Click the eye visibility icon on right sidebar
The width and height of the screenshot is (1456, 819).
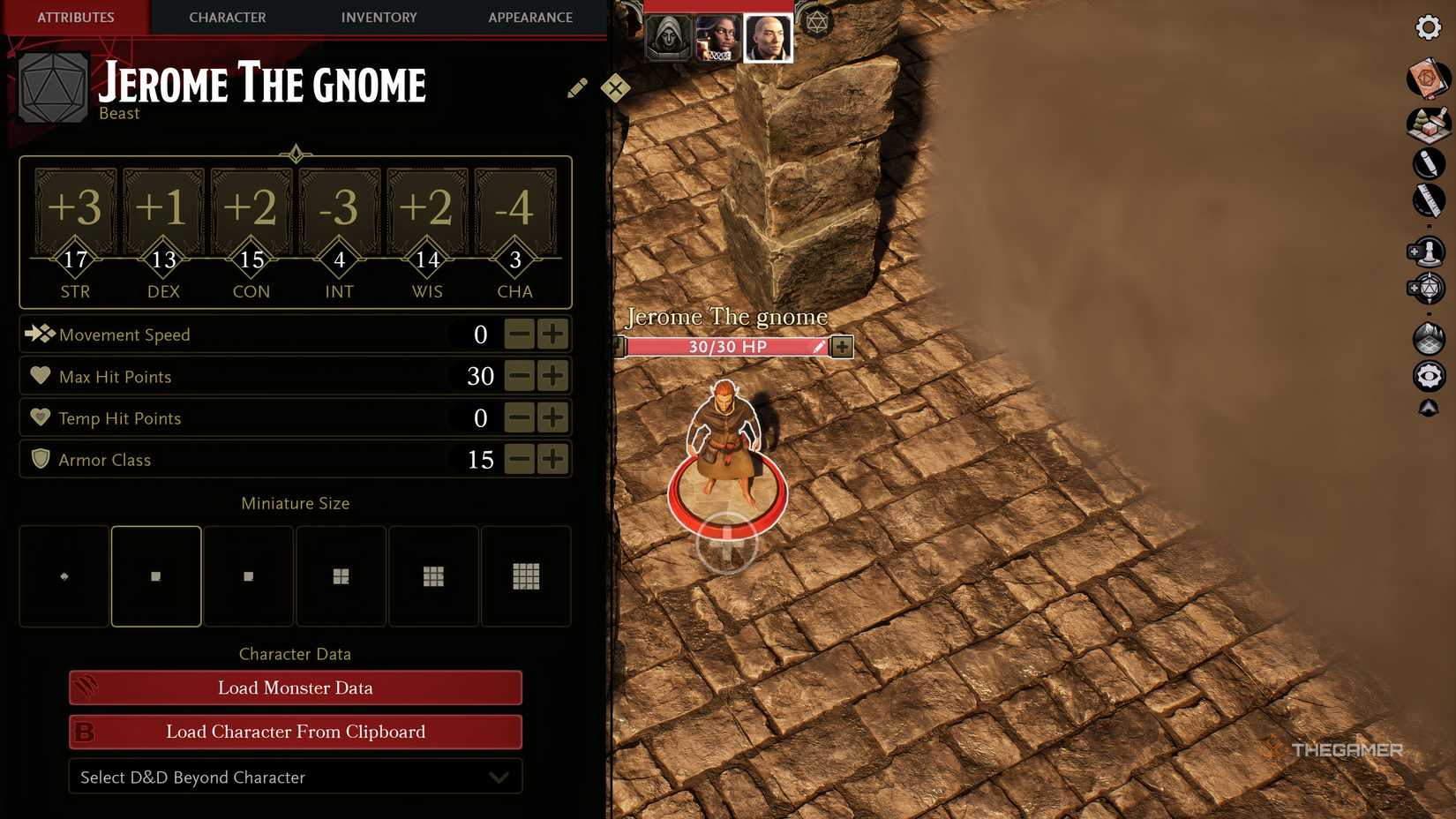(x=1428, y=375)
